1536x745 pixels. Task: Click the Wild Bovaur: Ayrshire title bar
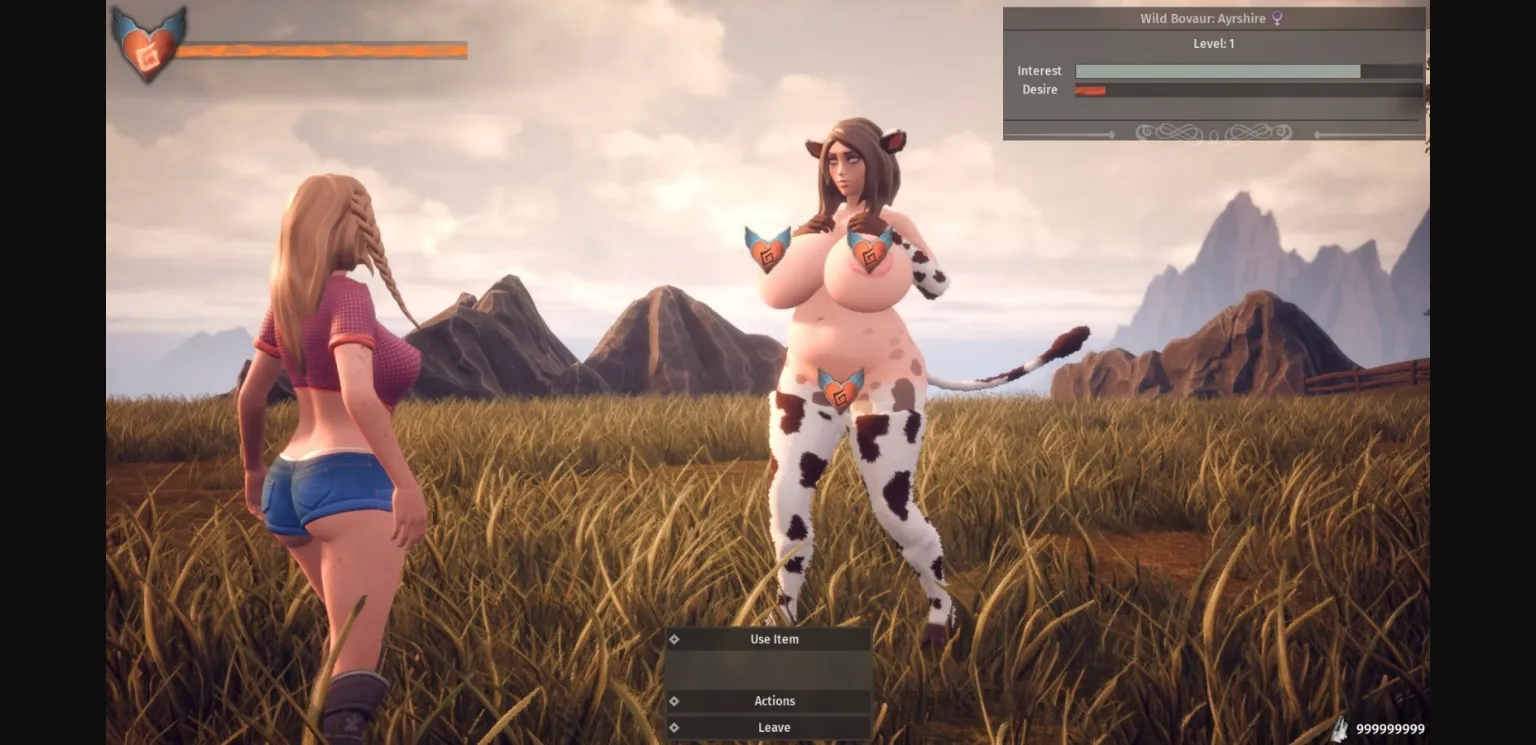pos(1213,17)
